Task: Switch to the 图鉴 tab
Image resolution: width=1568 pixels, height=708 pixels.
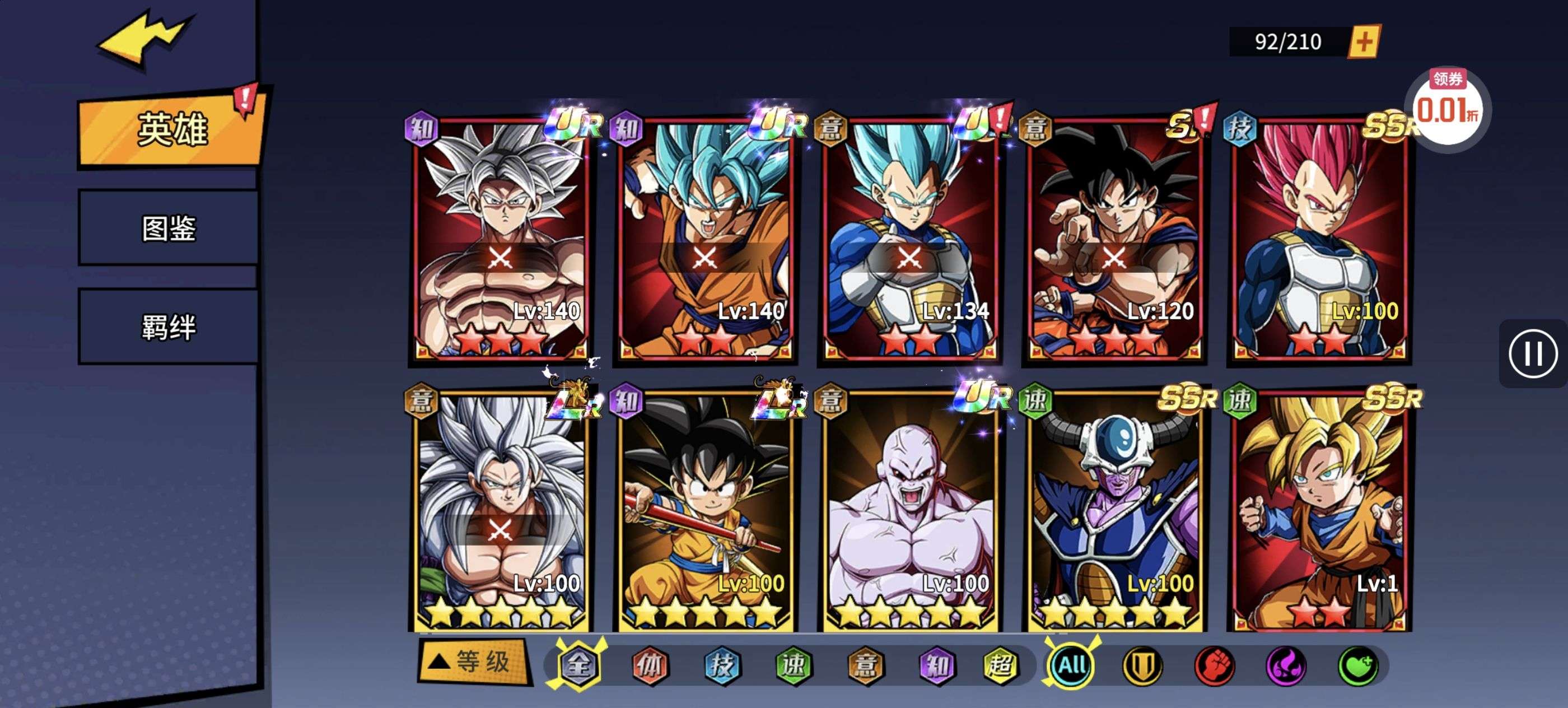Action: tap(169, 229)
